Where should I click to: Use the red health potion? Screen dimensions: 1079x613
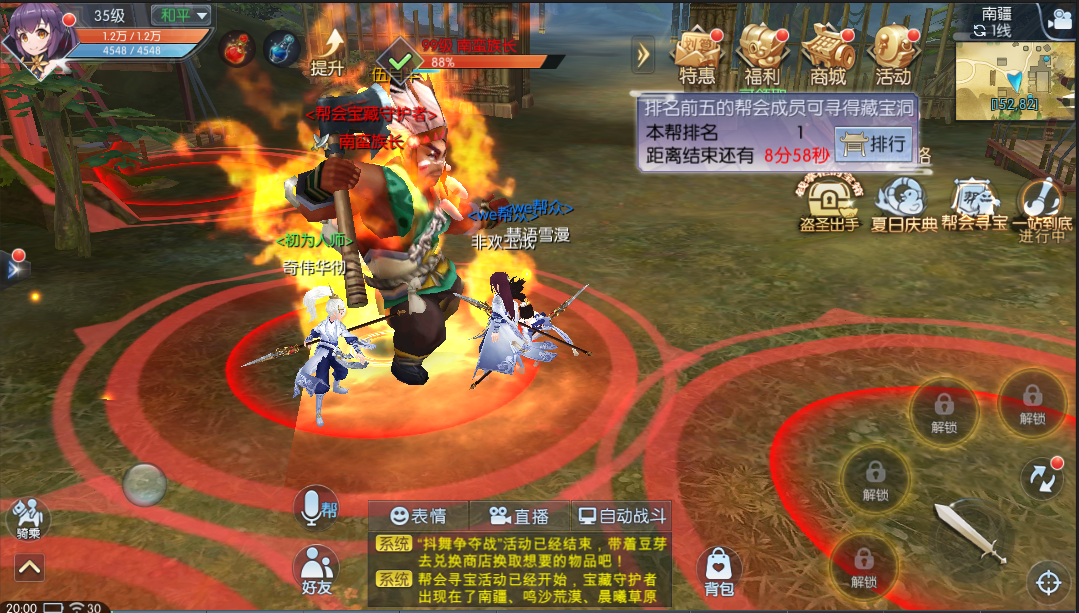tap(239, 47)
